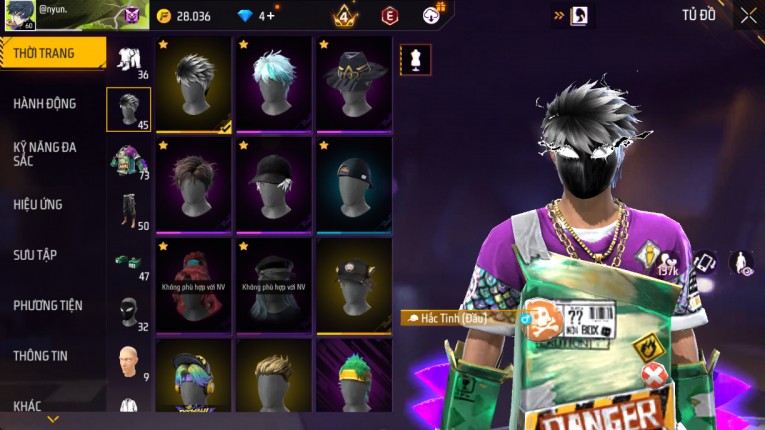
Task: Go to the SƯU TẬP category
Action: coord(35,255)
